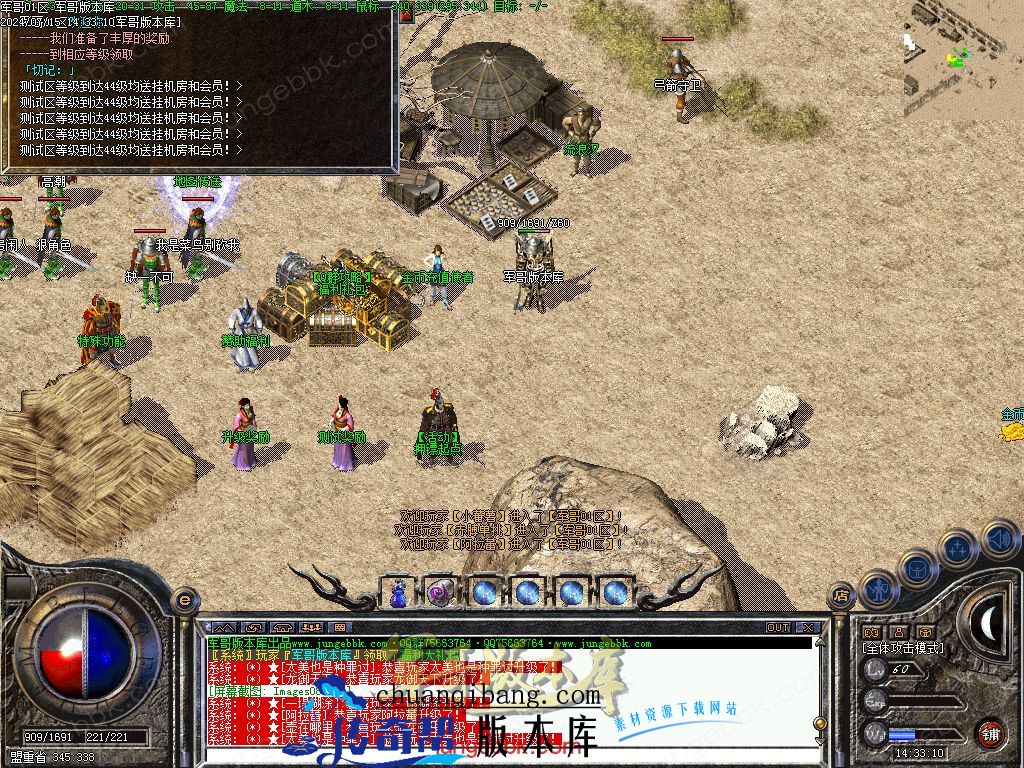This screenshot has height=768, width=1024.
Task: Toggle sound with the speaker button
Action: point(1000,540)
